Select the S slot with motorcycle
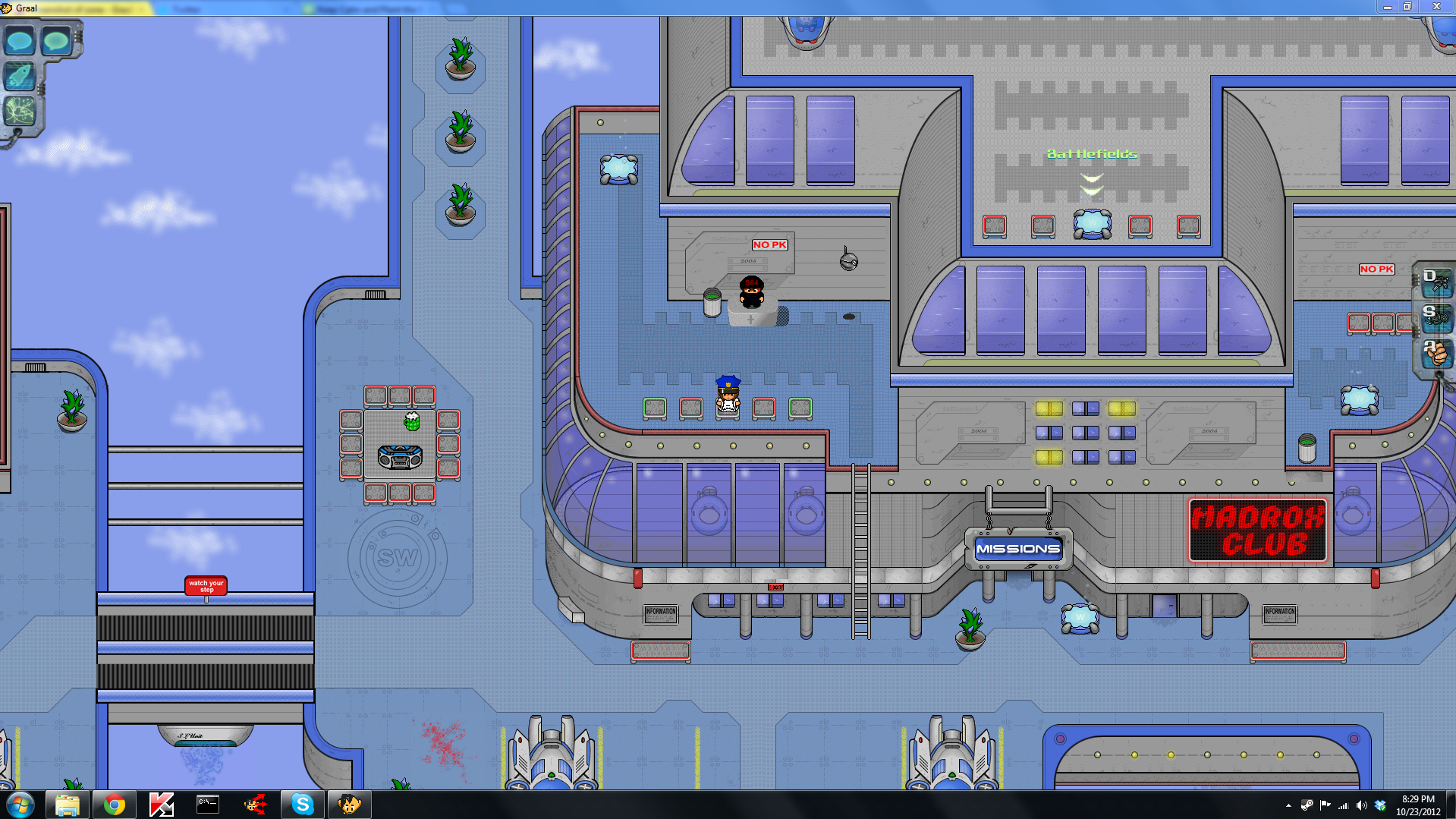This screenshot has height=819, width=1456. pyautogui.click(x=1437, y=317)
